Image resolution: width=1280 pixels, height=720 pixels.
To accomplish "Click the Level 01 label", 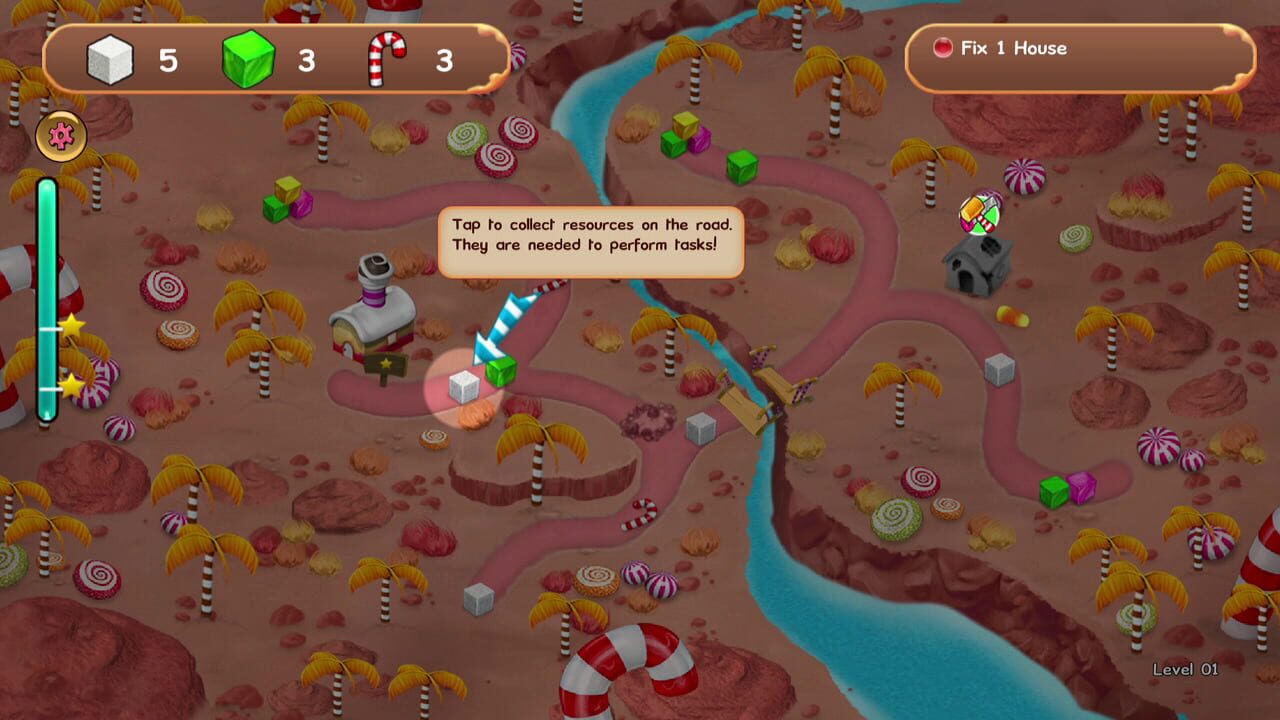I will point(1186,669).
